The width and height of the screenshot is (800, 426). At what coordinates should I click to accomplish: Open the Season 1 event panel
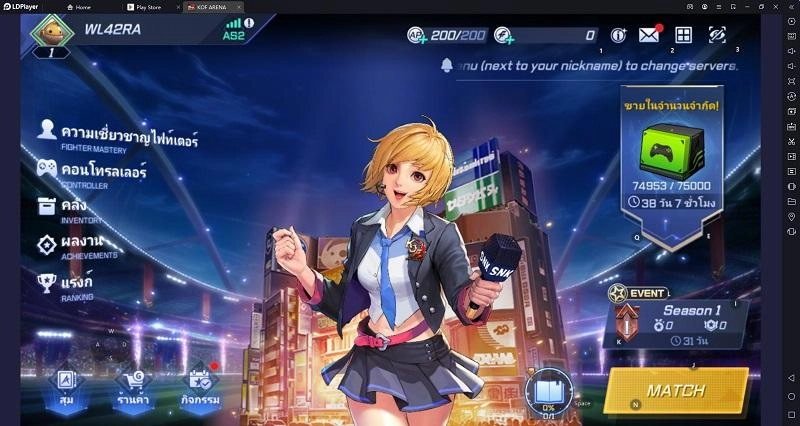click(x=677, y=318)
